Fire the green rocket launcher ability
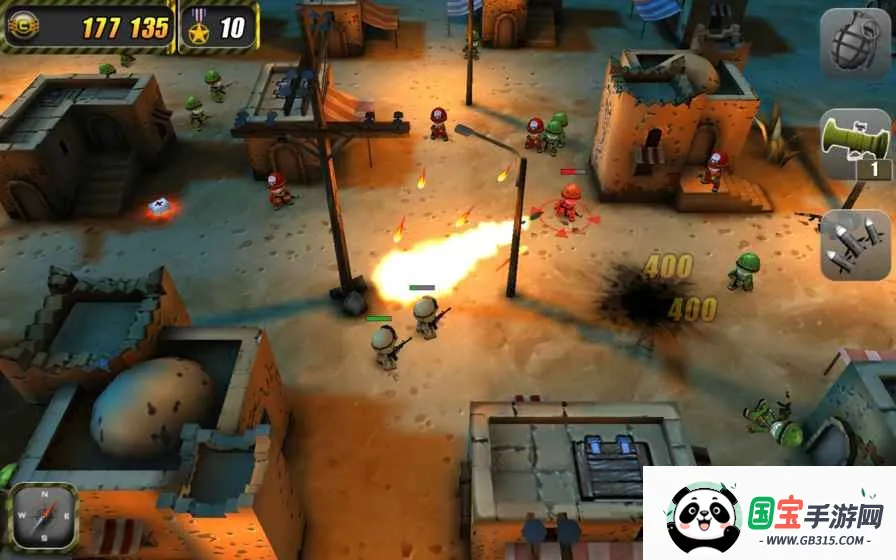This screenshot has width=896, height=560. click(x=855, y=144)
